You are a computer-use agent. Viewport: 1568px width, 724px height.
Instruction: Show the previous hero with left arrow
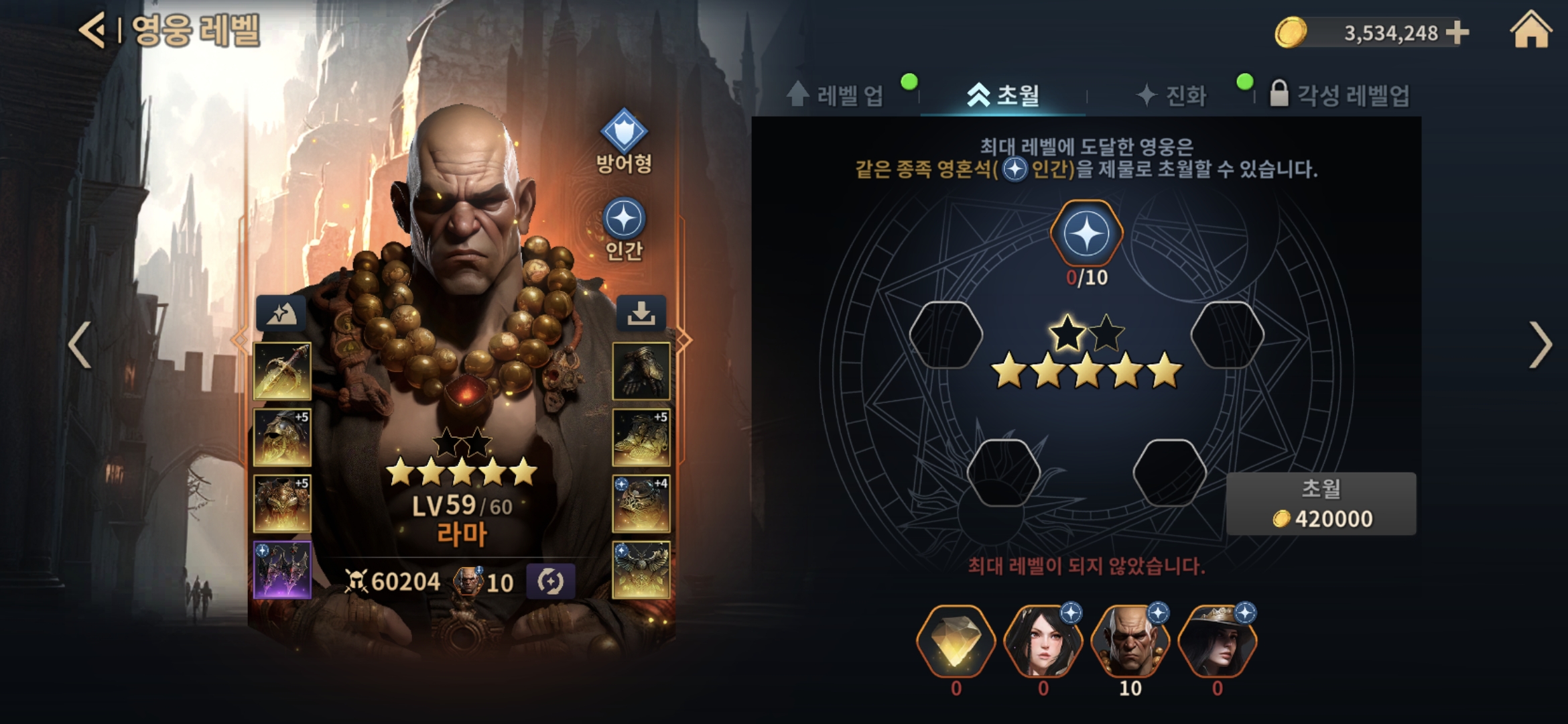pos(80,345)
